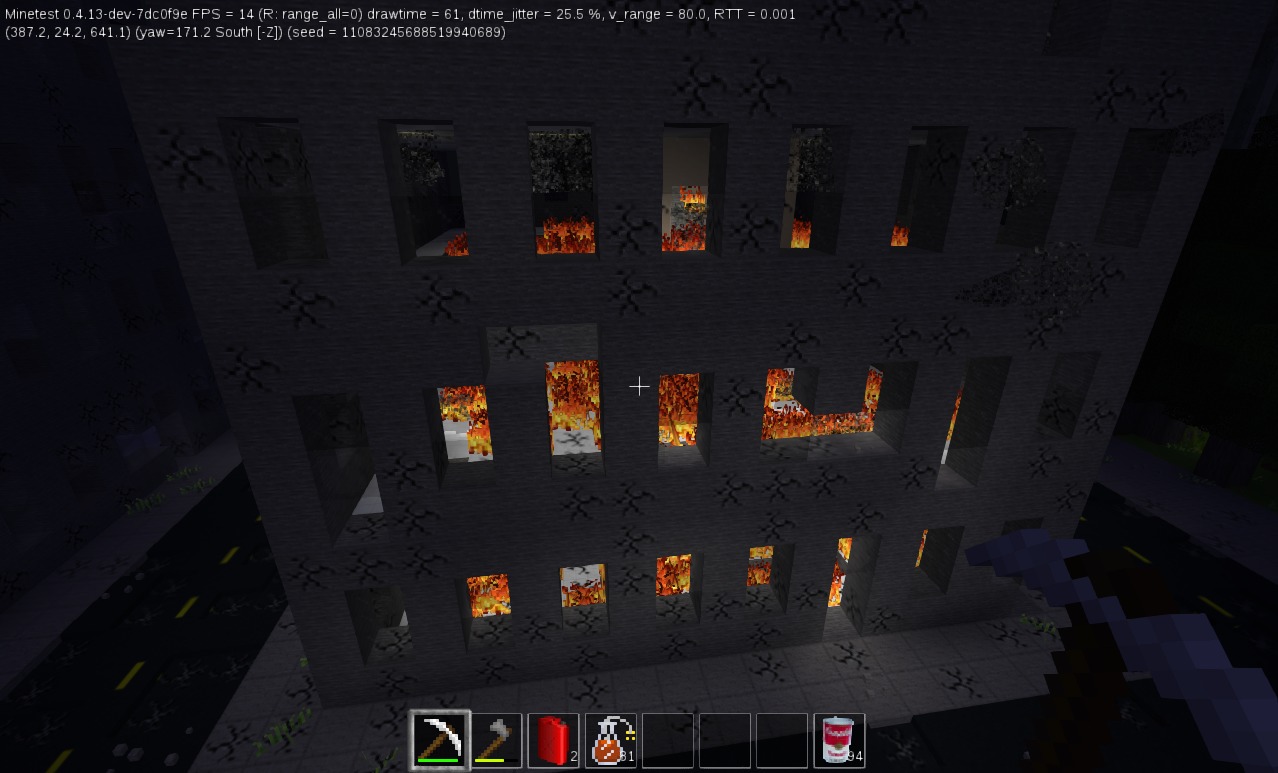Select the pickaxe hotbar slot
Screen dimensions: 1278x773
click(x=440, y=740)
